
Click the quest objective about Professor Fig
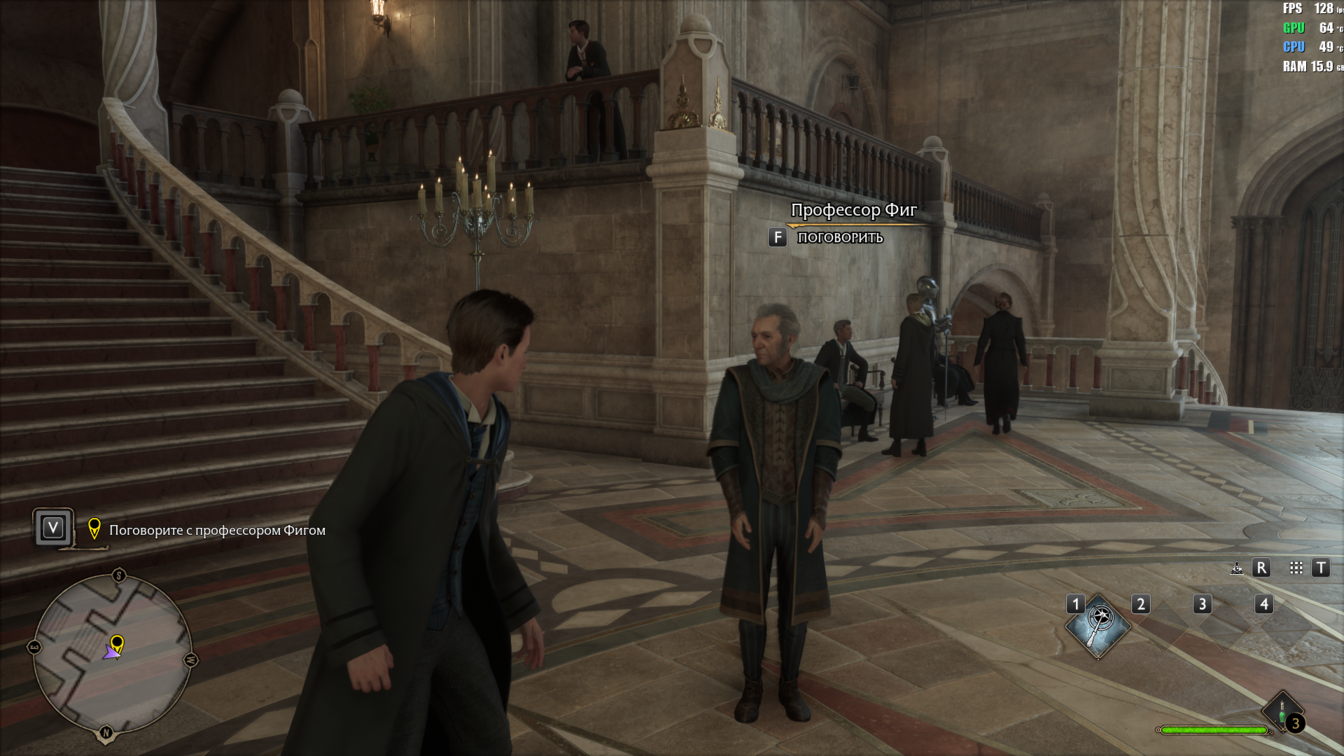click(217, 530)
